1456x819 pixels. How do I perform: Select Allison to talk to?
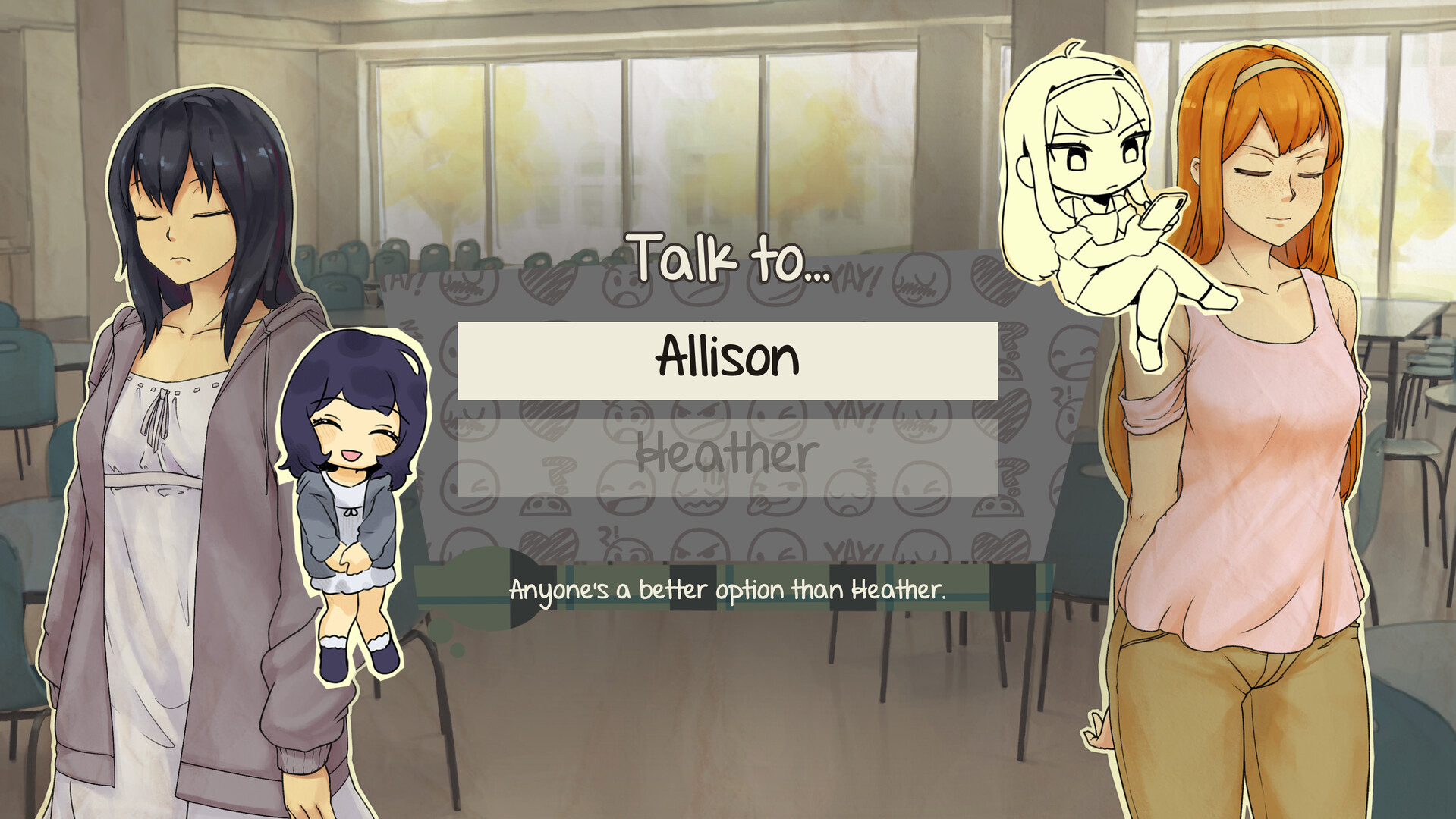coord(728,359)
